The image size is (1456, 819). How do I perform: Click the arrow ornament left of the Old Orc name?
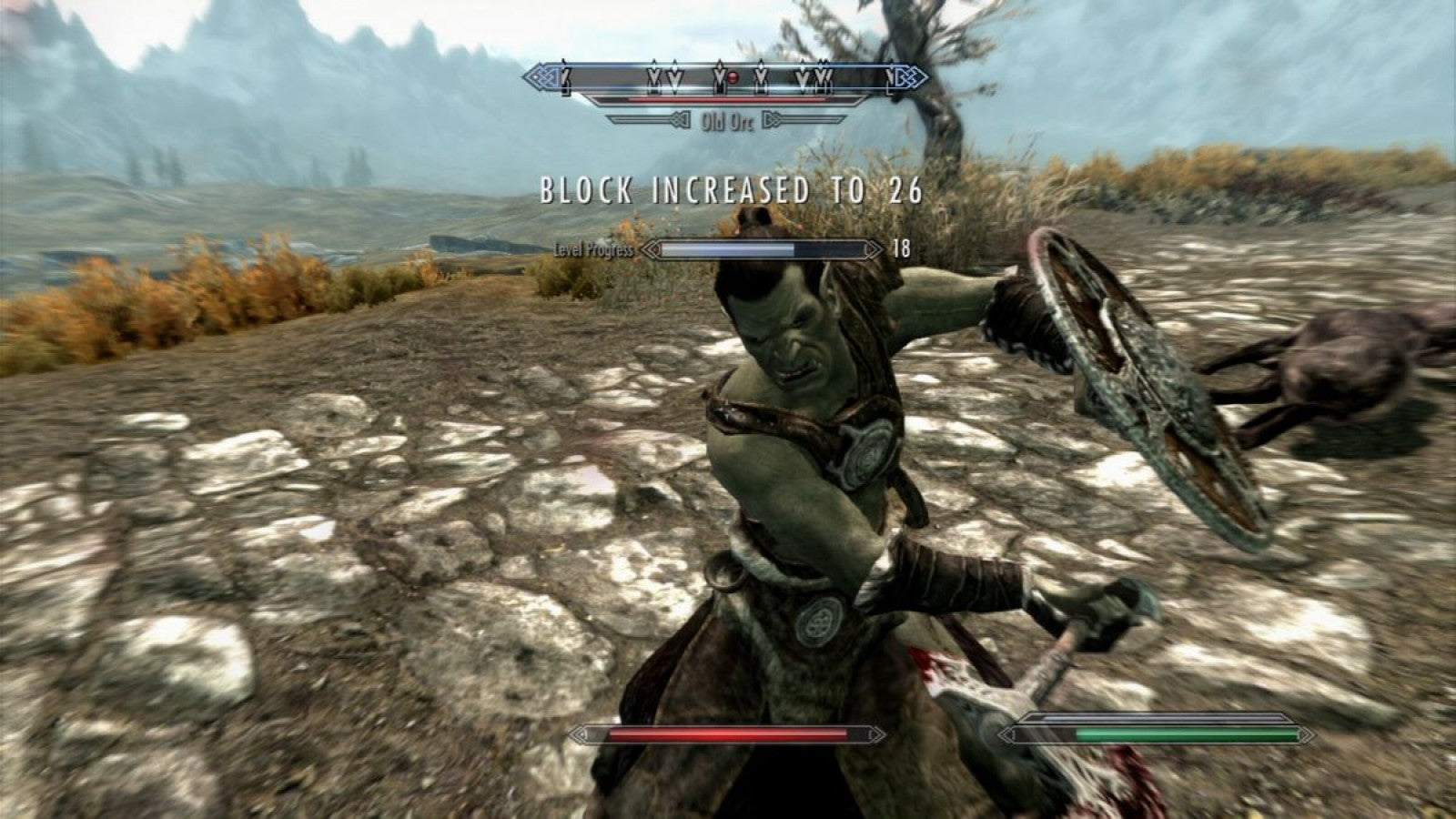click(680, 119)
